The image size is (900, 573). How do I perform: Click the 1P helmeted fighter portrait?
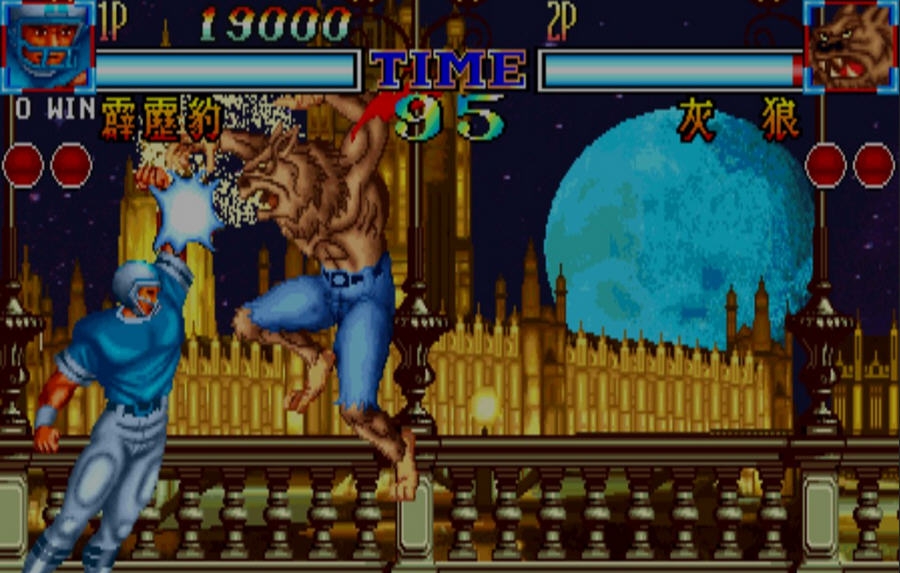pos(48,46)
